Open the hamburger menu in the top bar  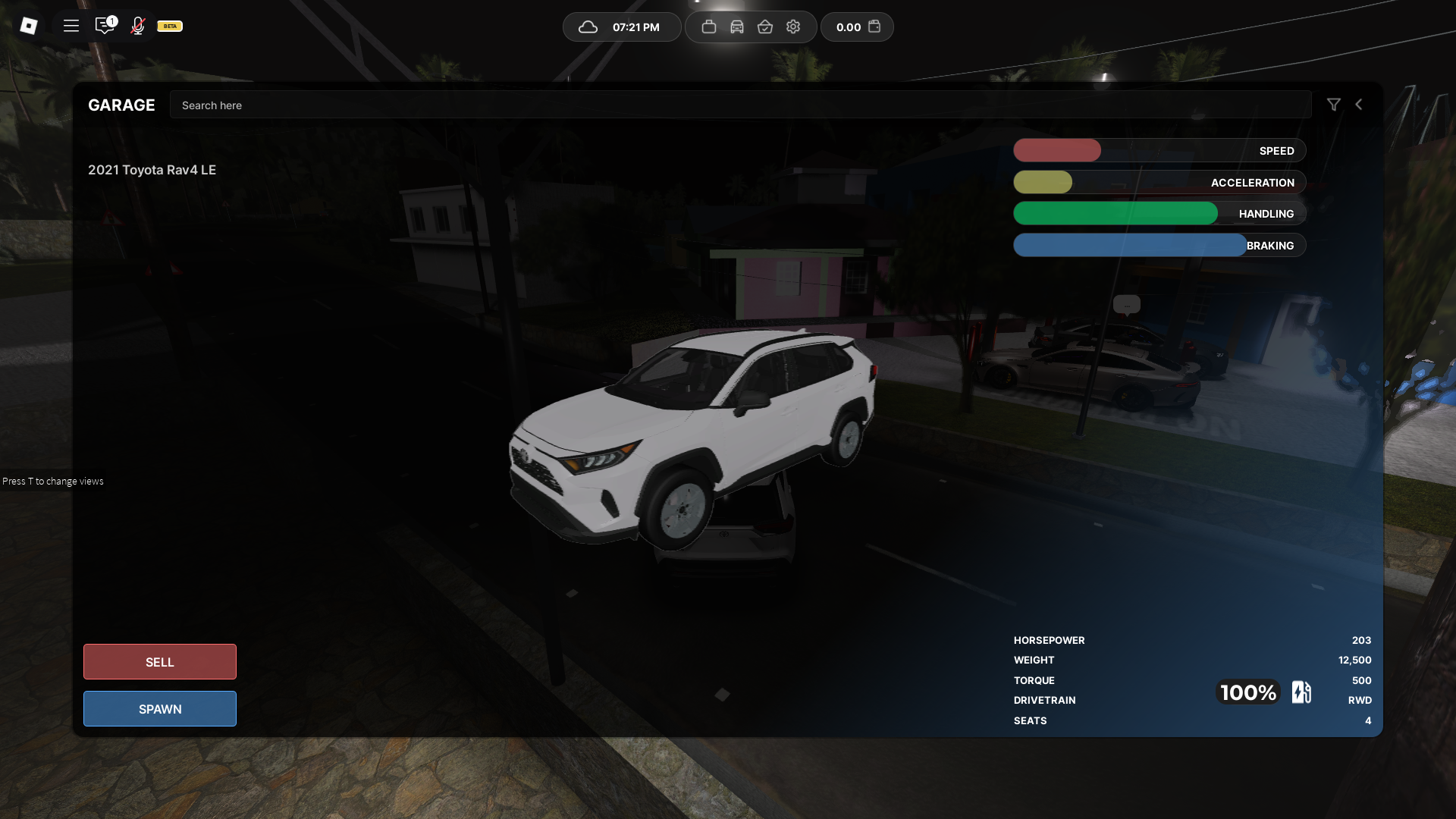pos(71,26)
